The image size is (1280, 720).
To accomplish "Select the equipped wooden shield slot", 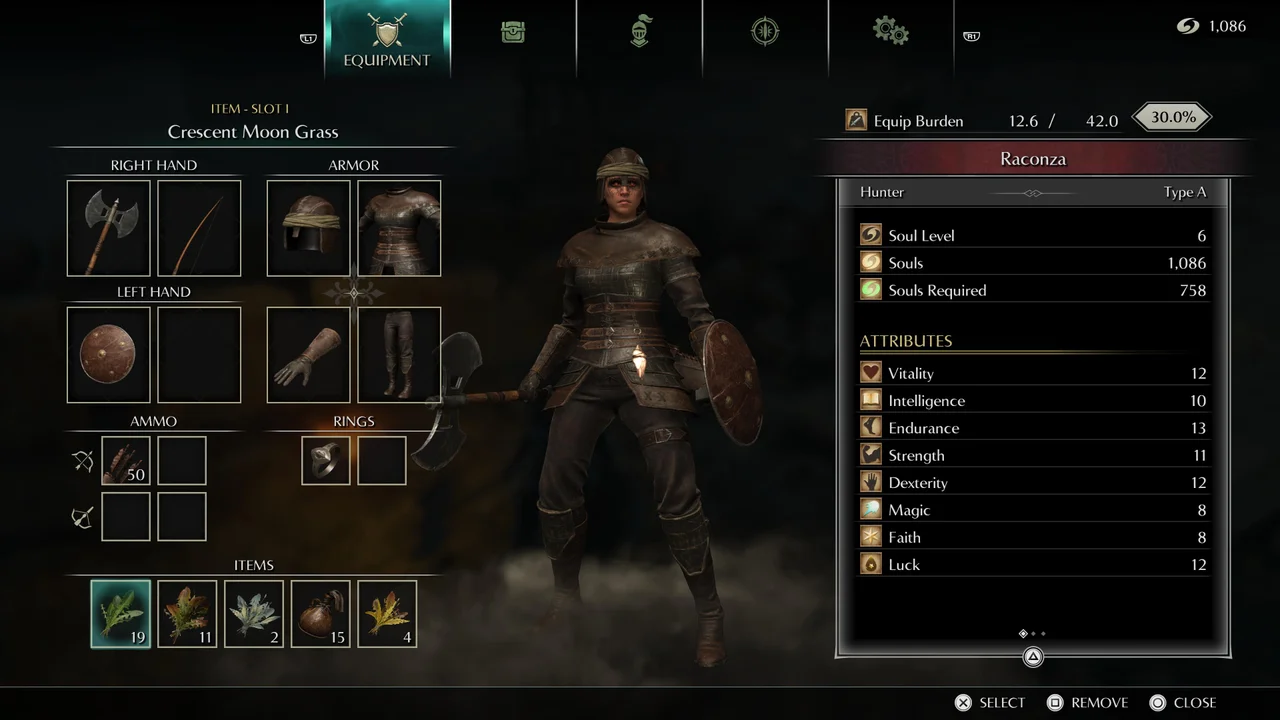I will pos(108,354).
